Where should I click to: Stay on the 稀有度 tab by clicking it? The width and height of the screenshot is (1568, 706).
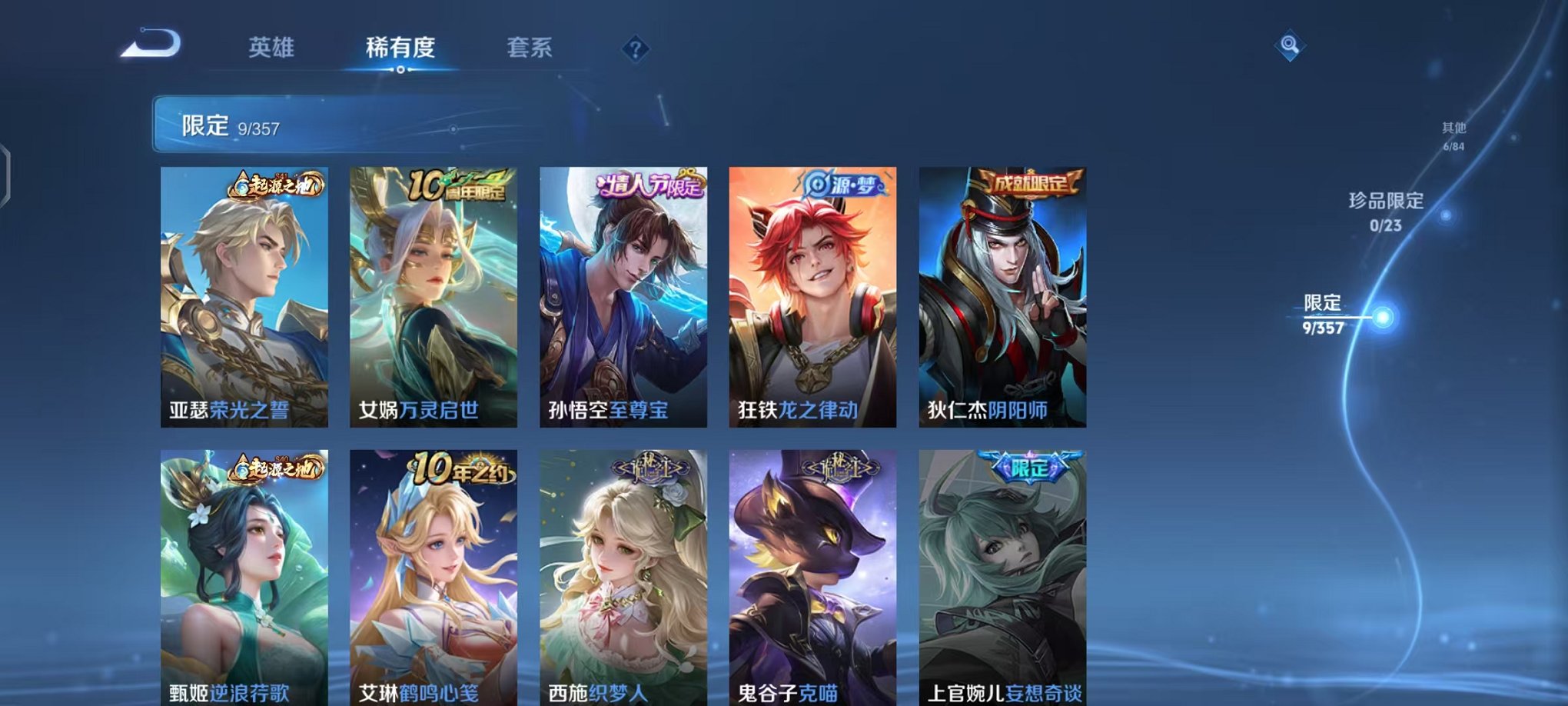[x=401, y=48]
